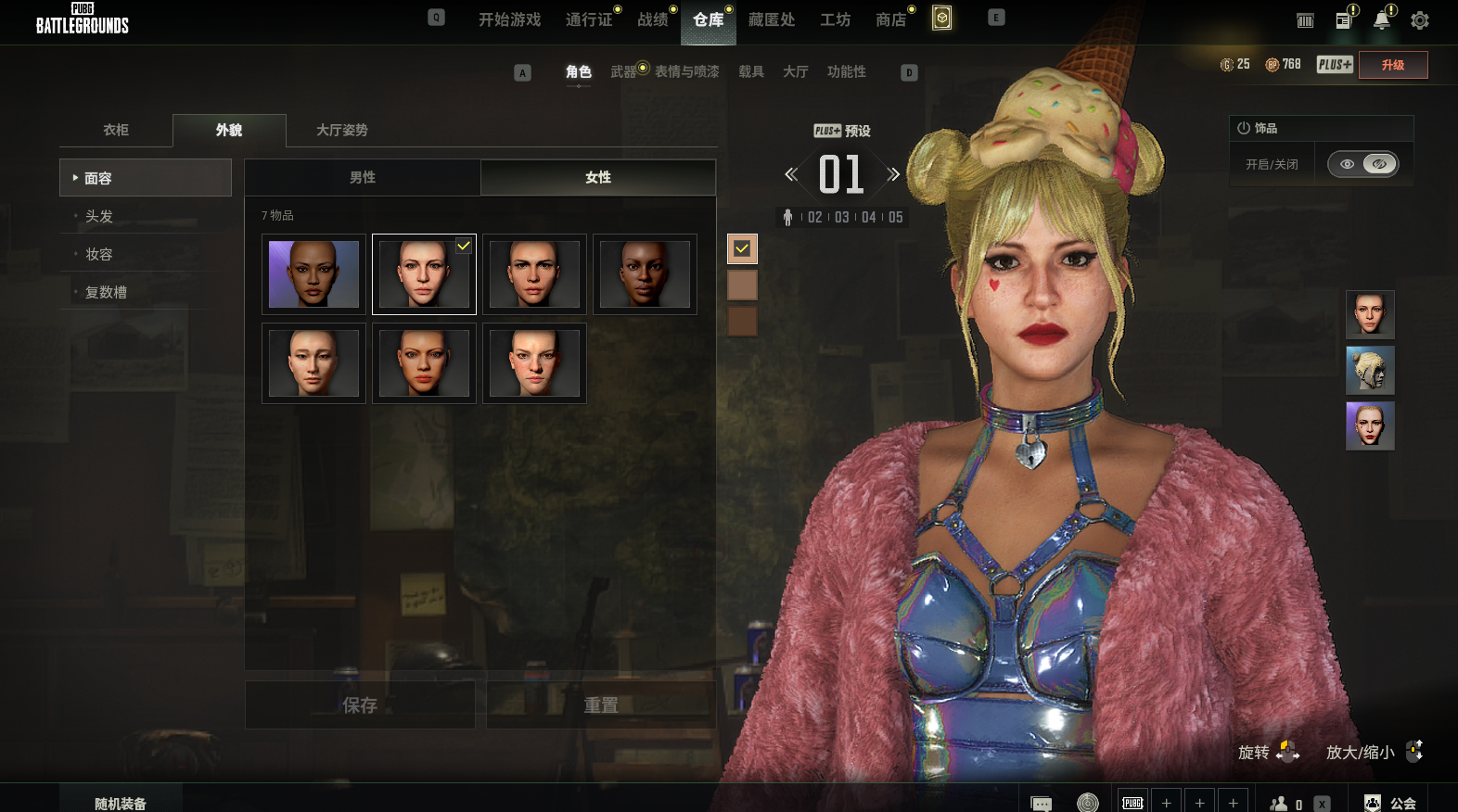Screen dimensions: 1458x812
Task: Switch to the 衣柜 wardrobe tab
Action: (116, 130)
